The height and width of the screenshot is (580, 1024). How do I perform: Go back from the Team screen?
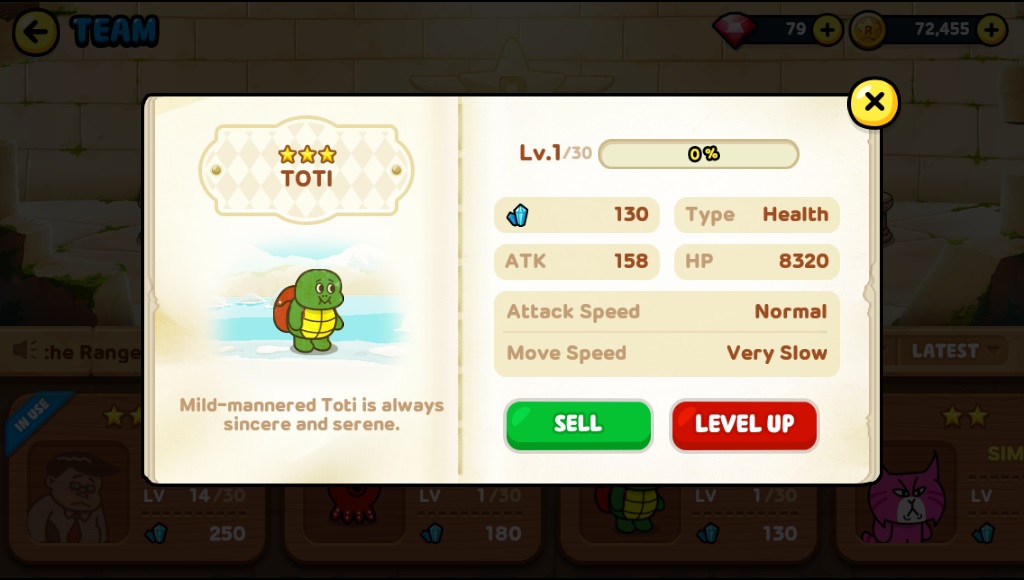tap(36, 32)
